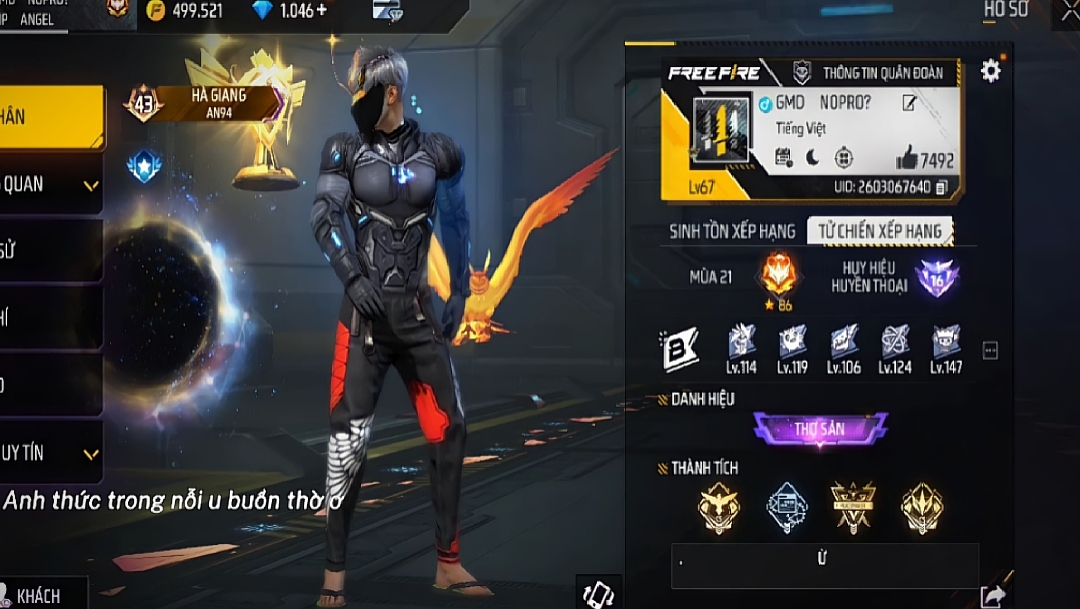Give a like with the thumbs-up icon
The height and width of the screenshot is (609, 1080).
[907, 158]
